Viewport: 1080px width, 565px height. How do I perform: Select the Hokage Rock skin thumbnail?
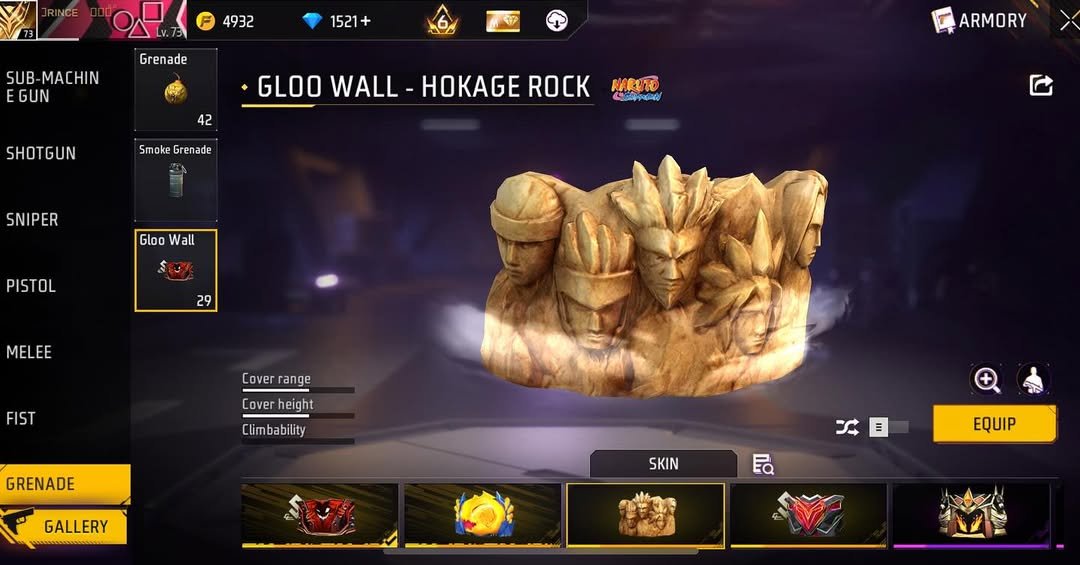tap(645, 515)
